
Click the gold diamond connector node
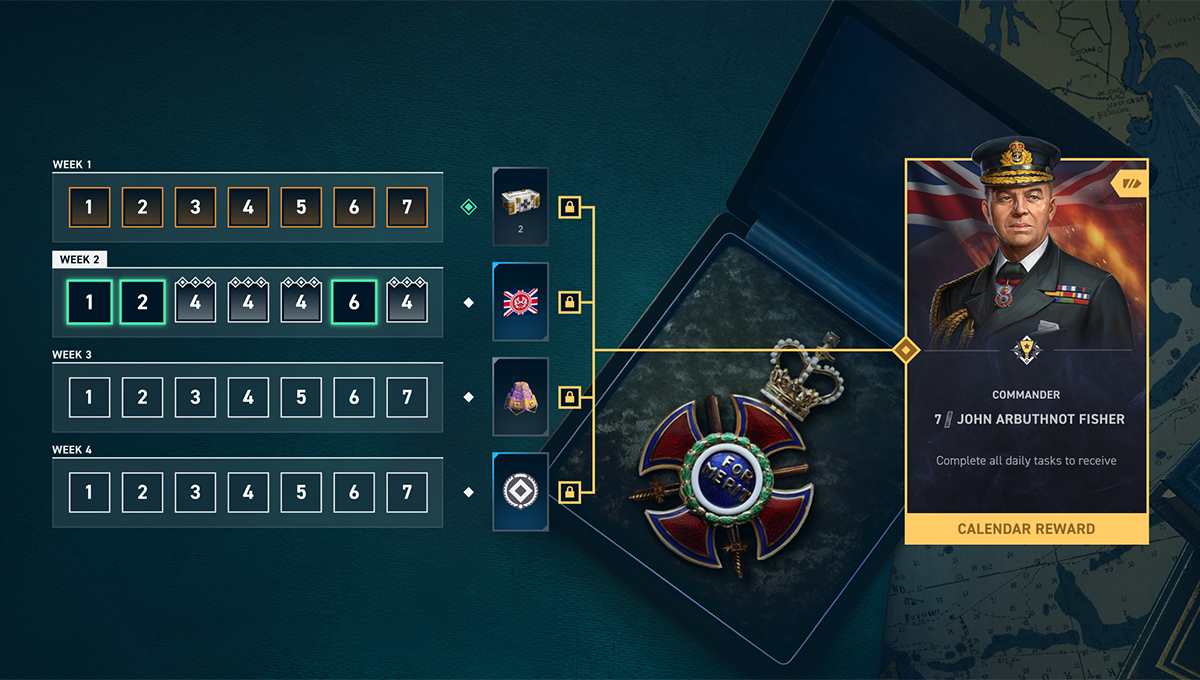pos(906,350)
